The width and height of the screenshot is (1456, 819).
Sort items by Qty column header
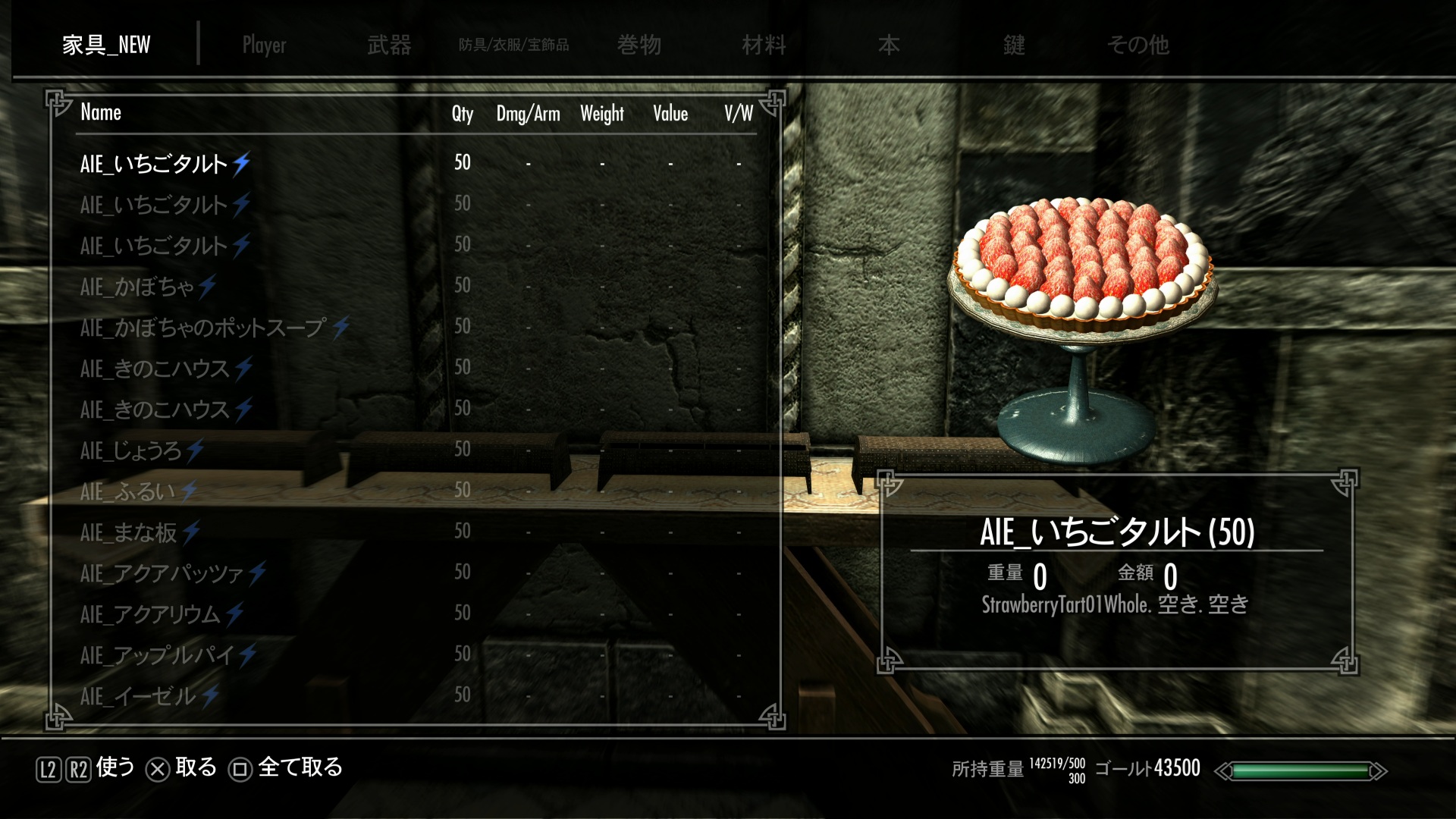pos(462,114)
